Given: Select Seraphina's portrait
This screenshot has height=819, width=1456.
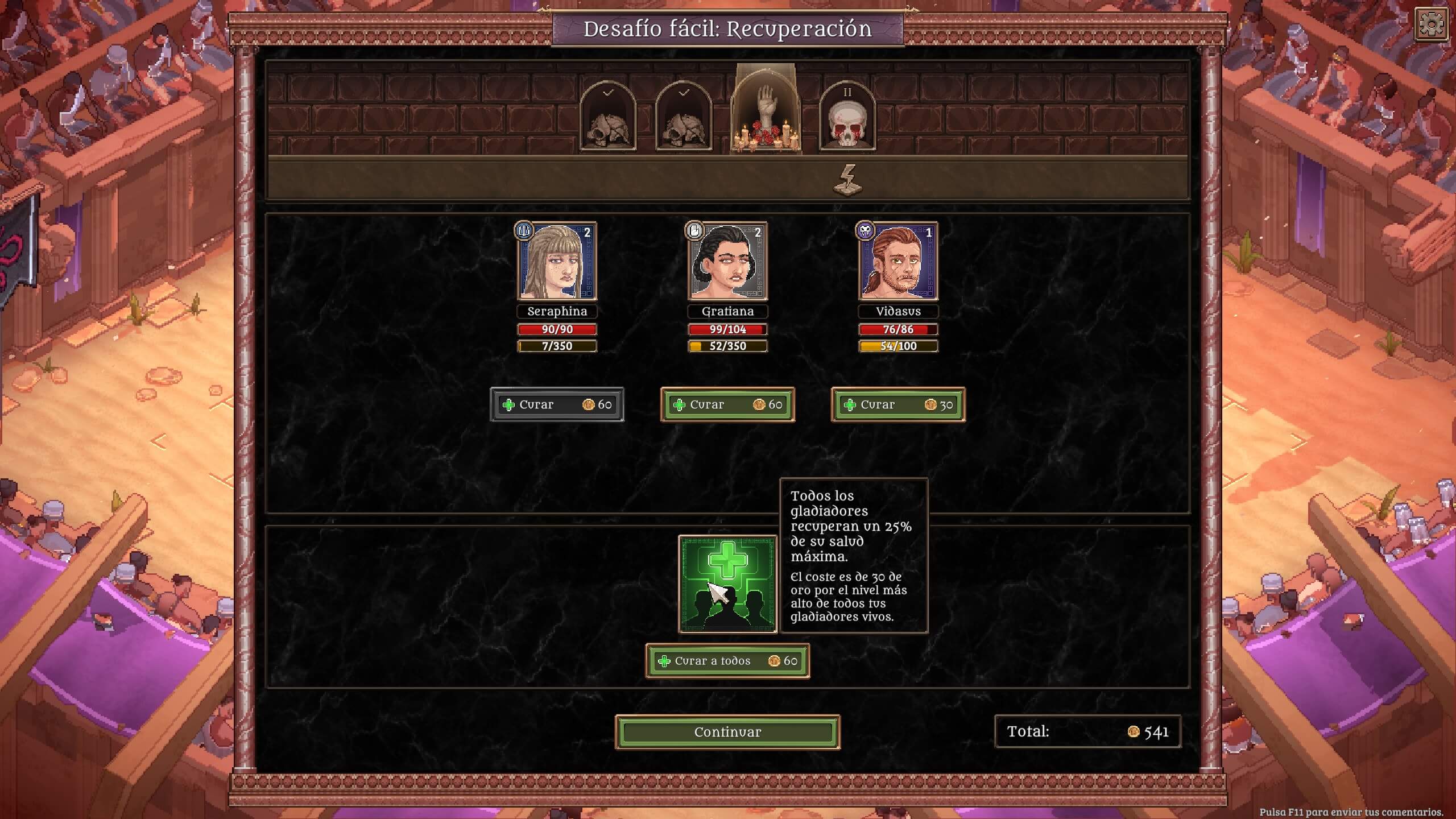Looking at the screenshot, I should pyautogui.click(x=557, y=262).
